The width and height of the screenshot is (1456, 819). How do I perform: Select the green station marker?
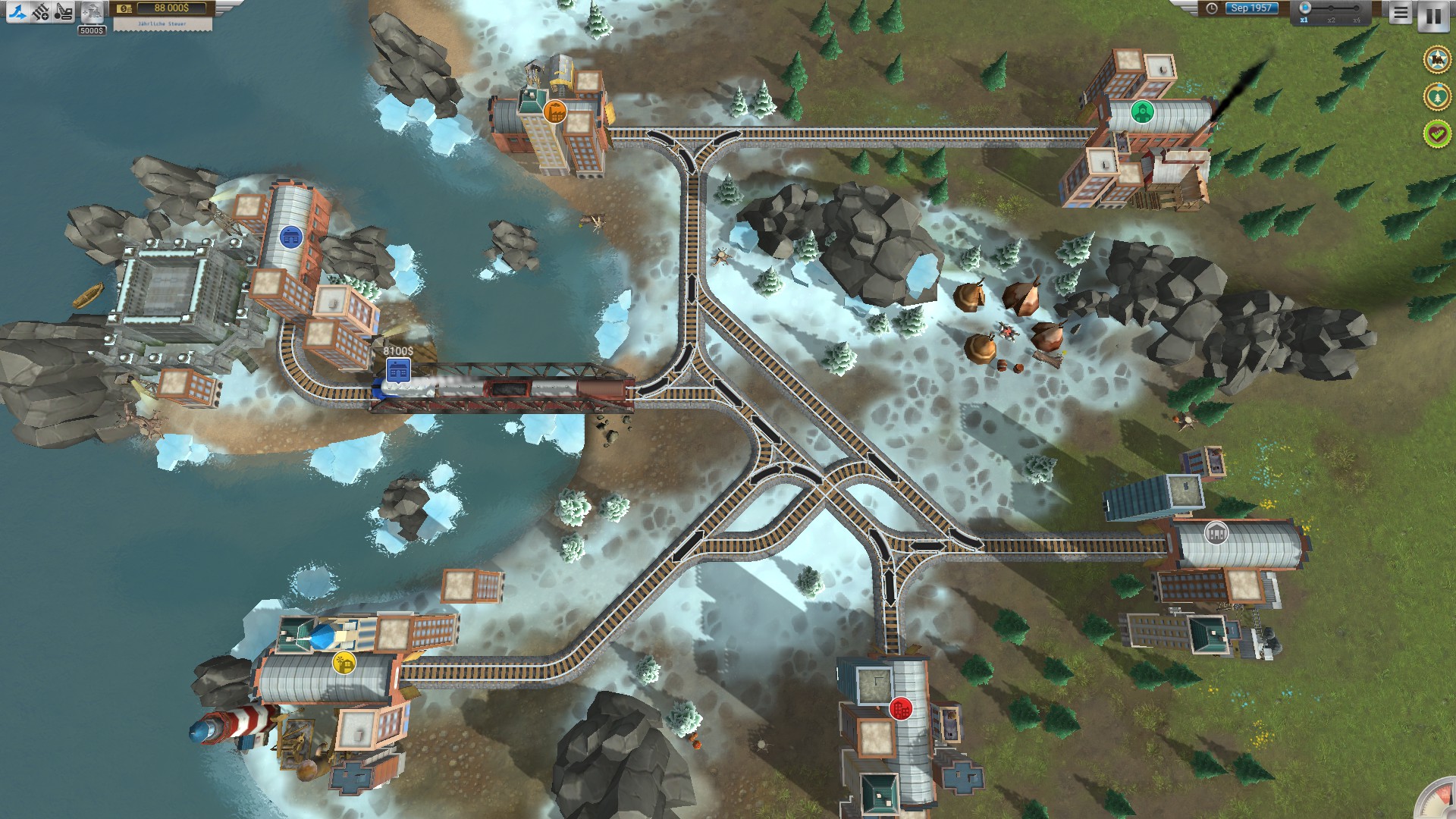pos(1142,112)
